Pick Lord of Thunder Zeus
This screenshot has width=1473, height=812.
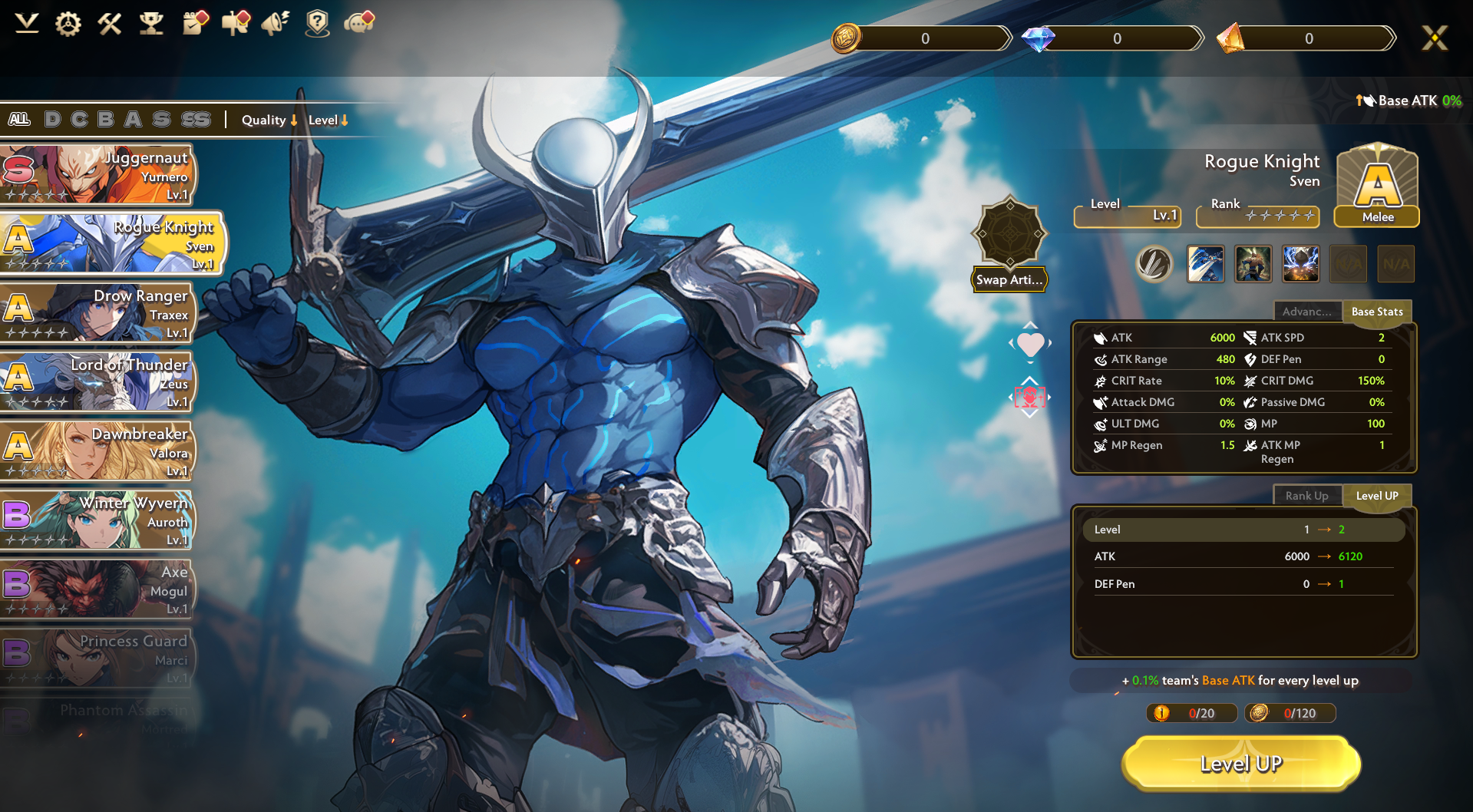97,382
